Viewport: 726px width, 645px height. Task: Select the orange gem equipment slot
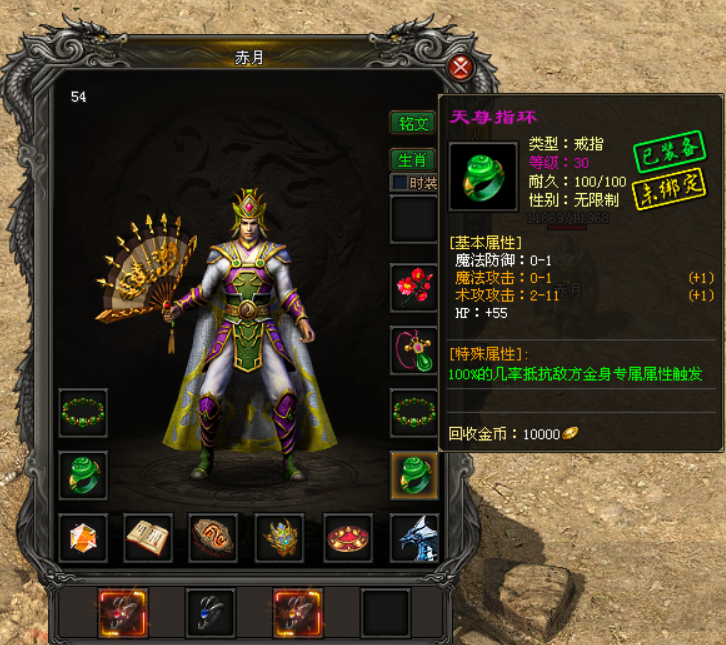(x=83, y=538)
